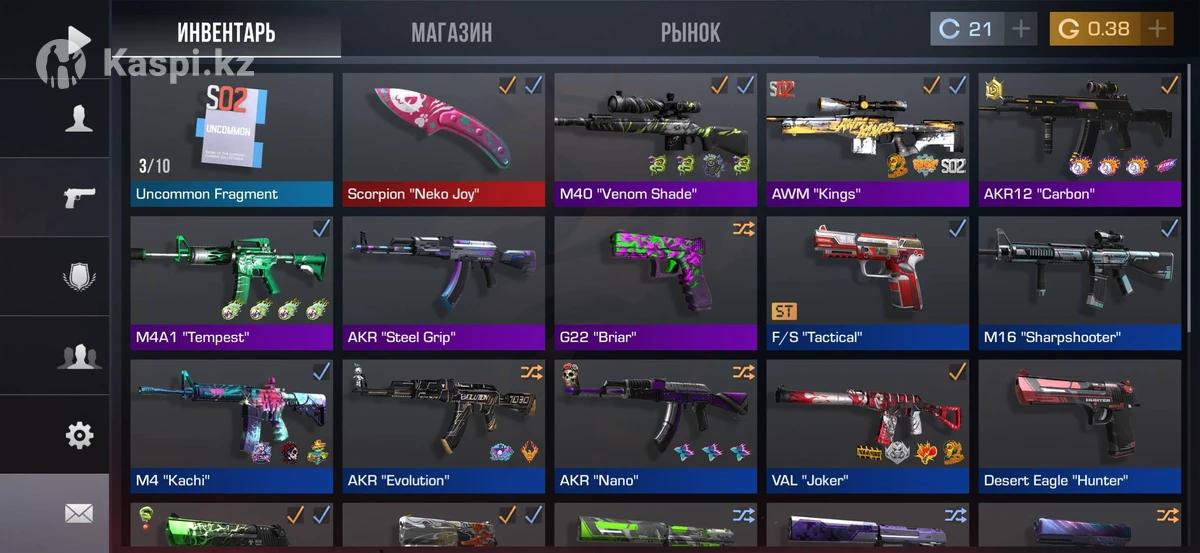Viewport: 1200px width, 553px height.
Task: Open the shield badge sidebar icon
Action: point(78,277)
